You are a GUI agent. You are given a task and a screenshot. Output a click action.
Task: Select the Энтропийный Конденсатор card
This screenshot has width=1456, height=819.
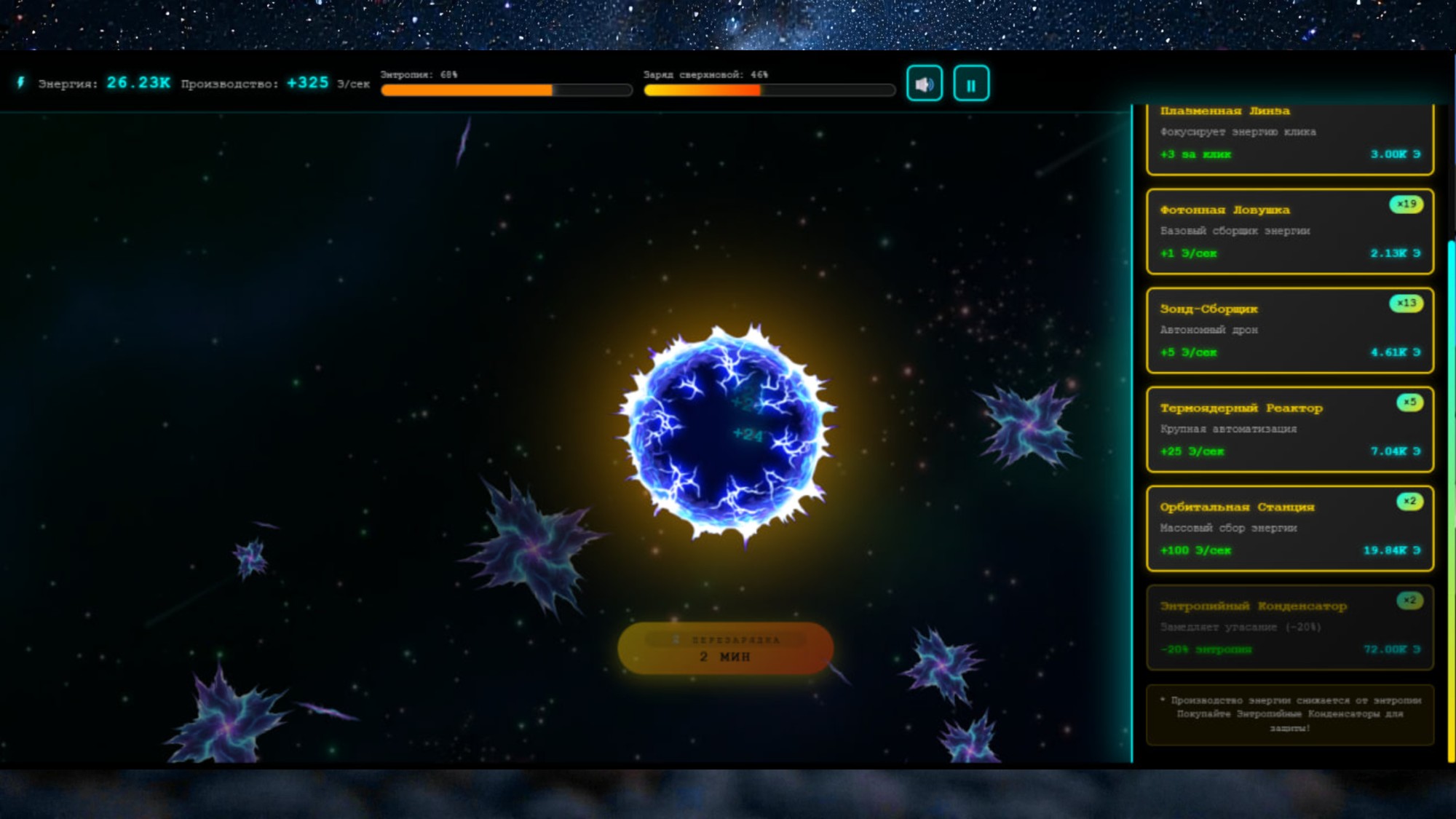click(x=1289, y=628)
